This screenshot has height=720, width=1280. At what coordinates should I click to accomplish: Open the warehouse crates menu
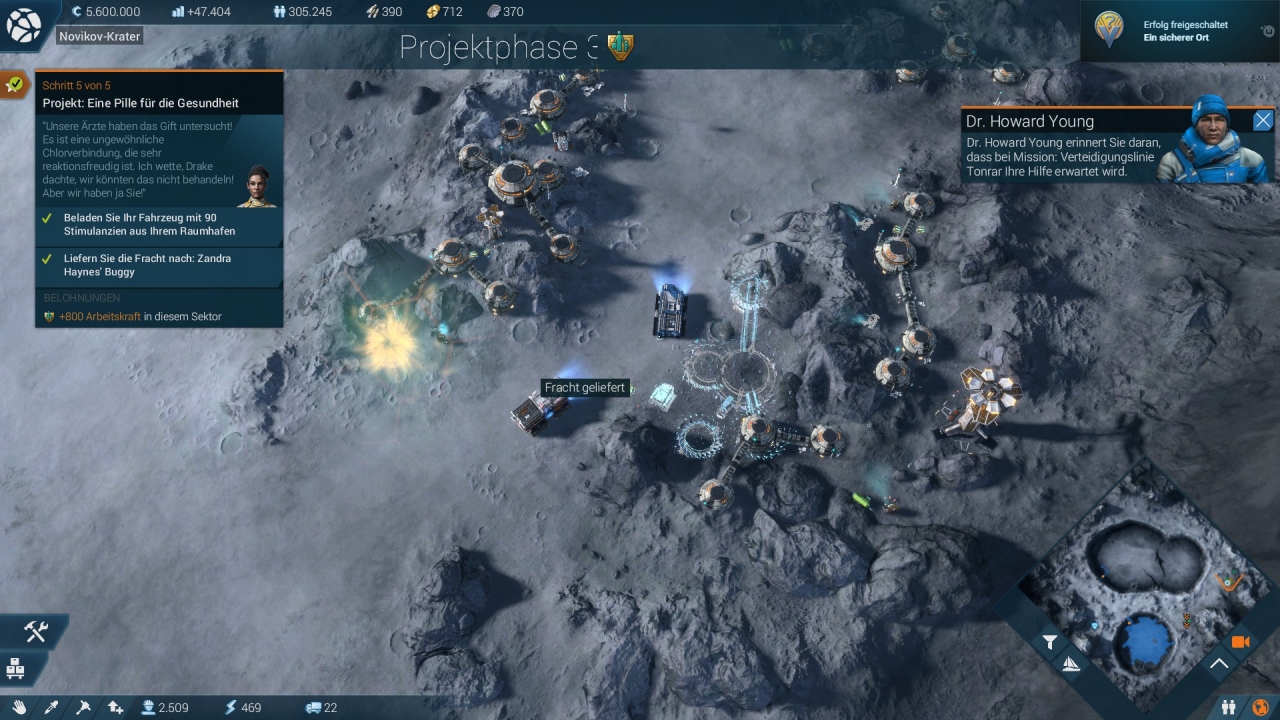coord(16,665)
